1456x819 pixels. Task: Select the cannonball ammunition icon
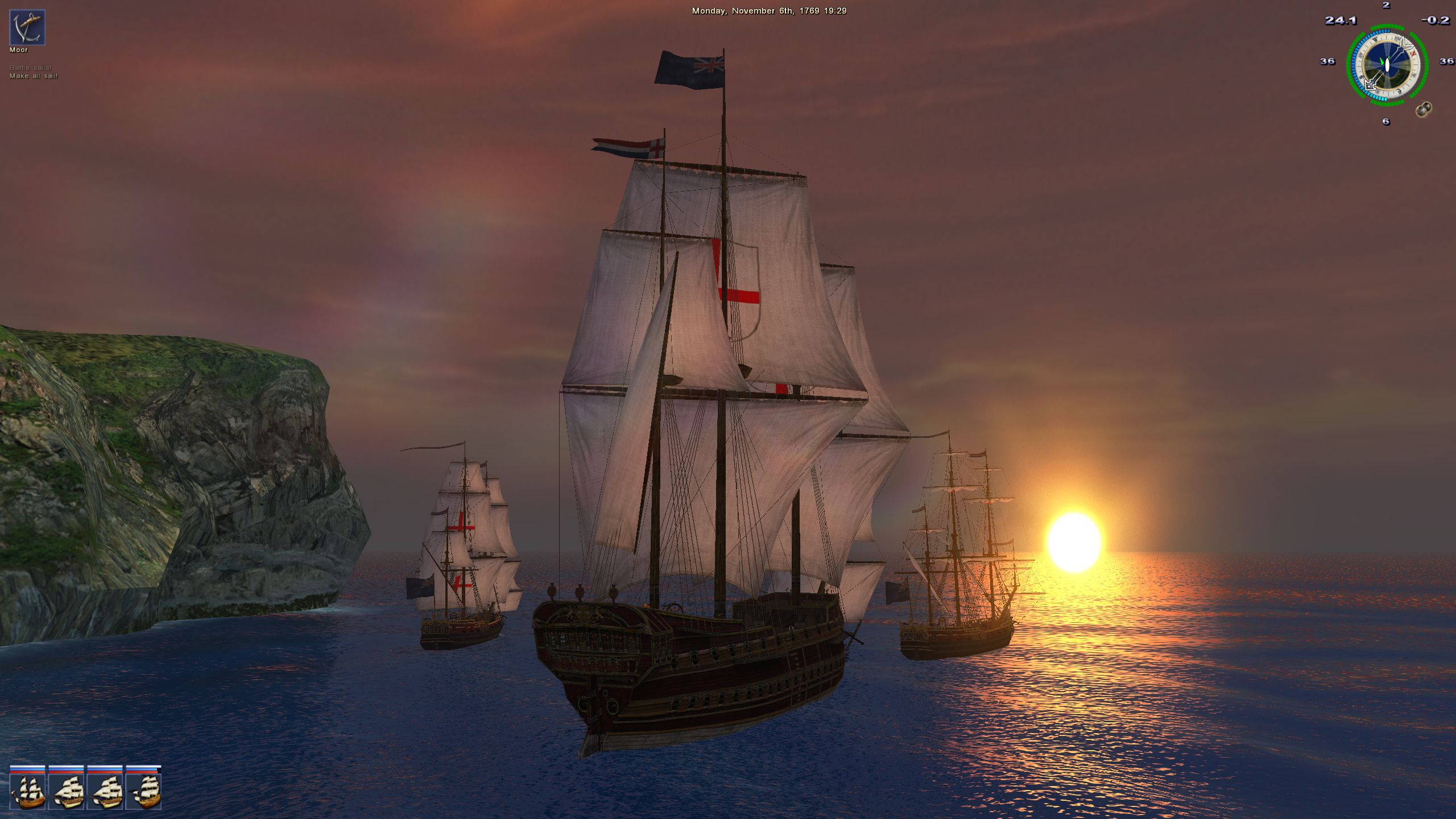coord(1423,109)
